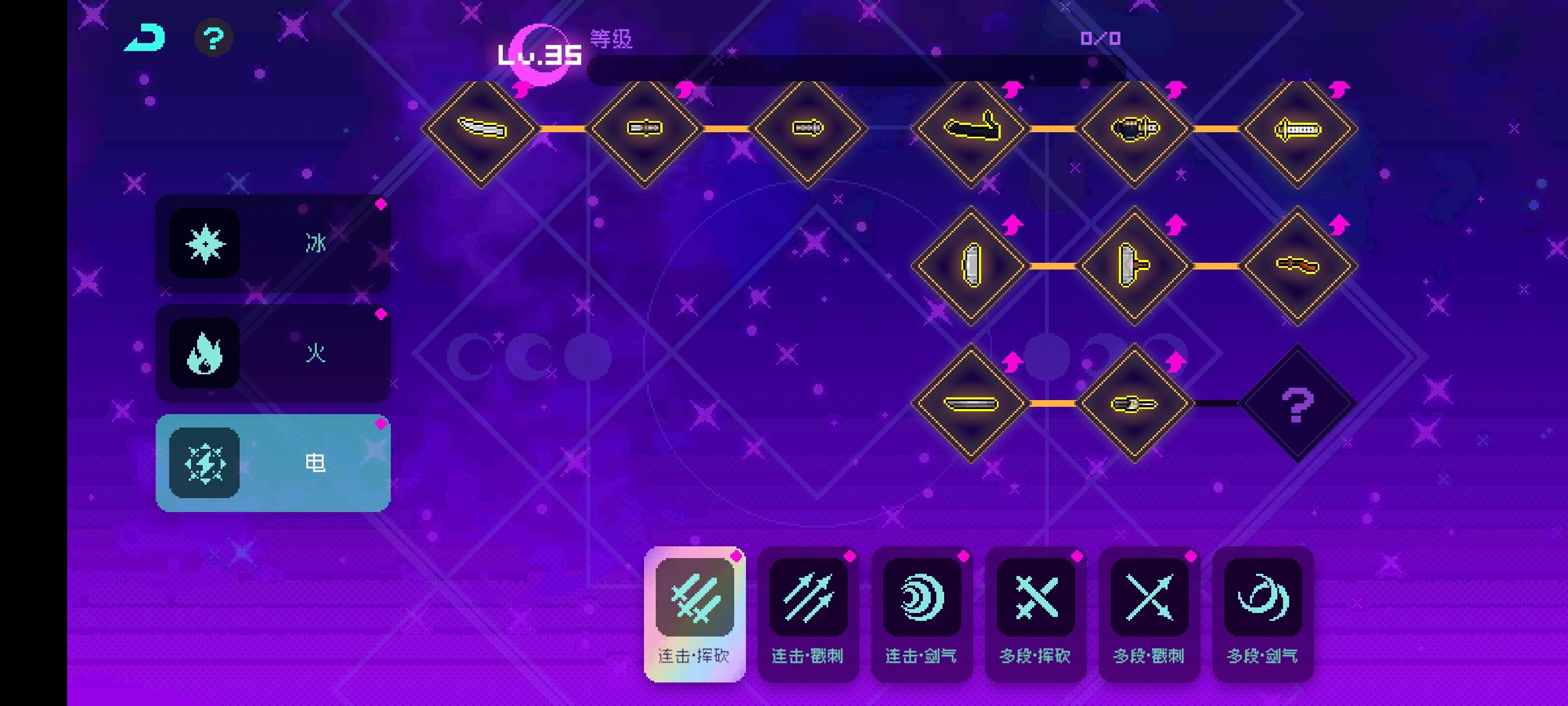Click the back arrow to exit the skill tree
Image resolution: width=1568 pixels, height=706 pixels.
(144, 38)
